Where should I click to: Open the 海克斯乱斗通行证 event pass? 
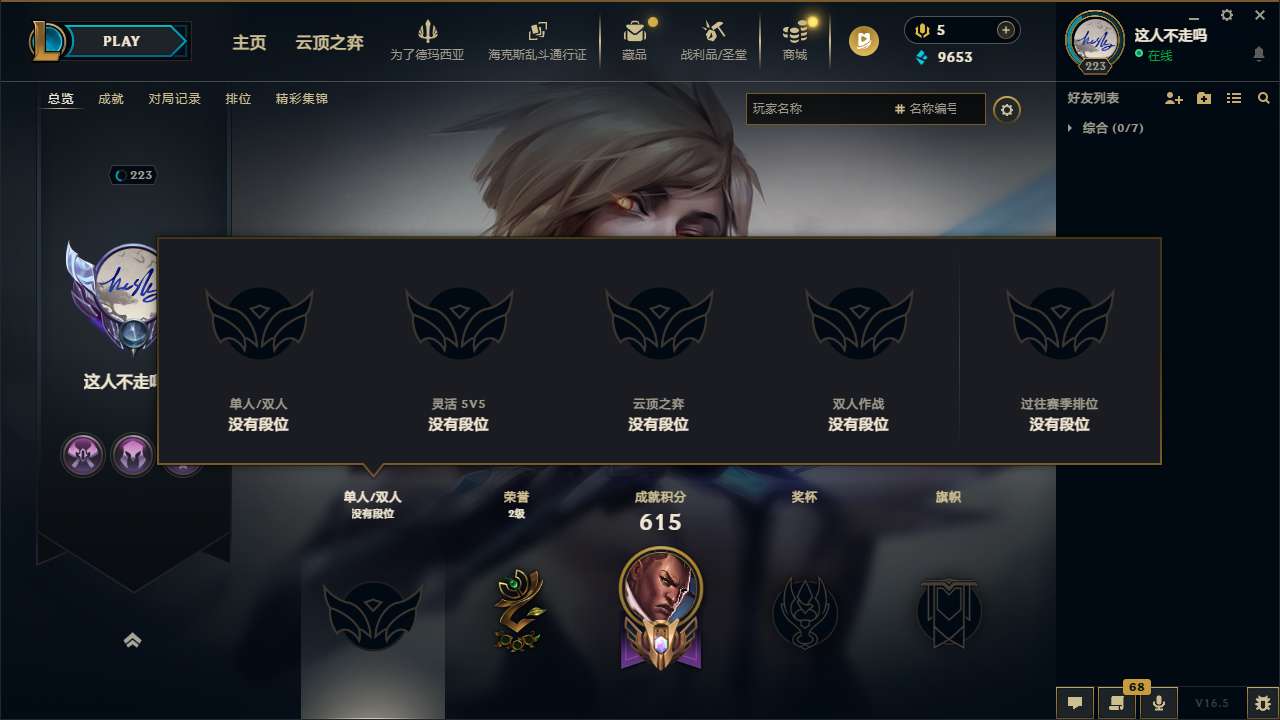coord(537,40)
